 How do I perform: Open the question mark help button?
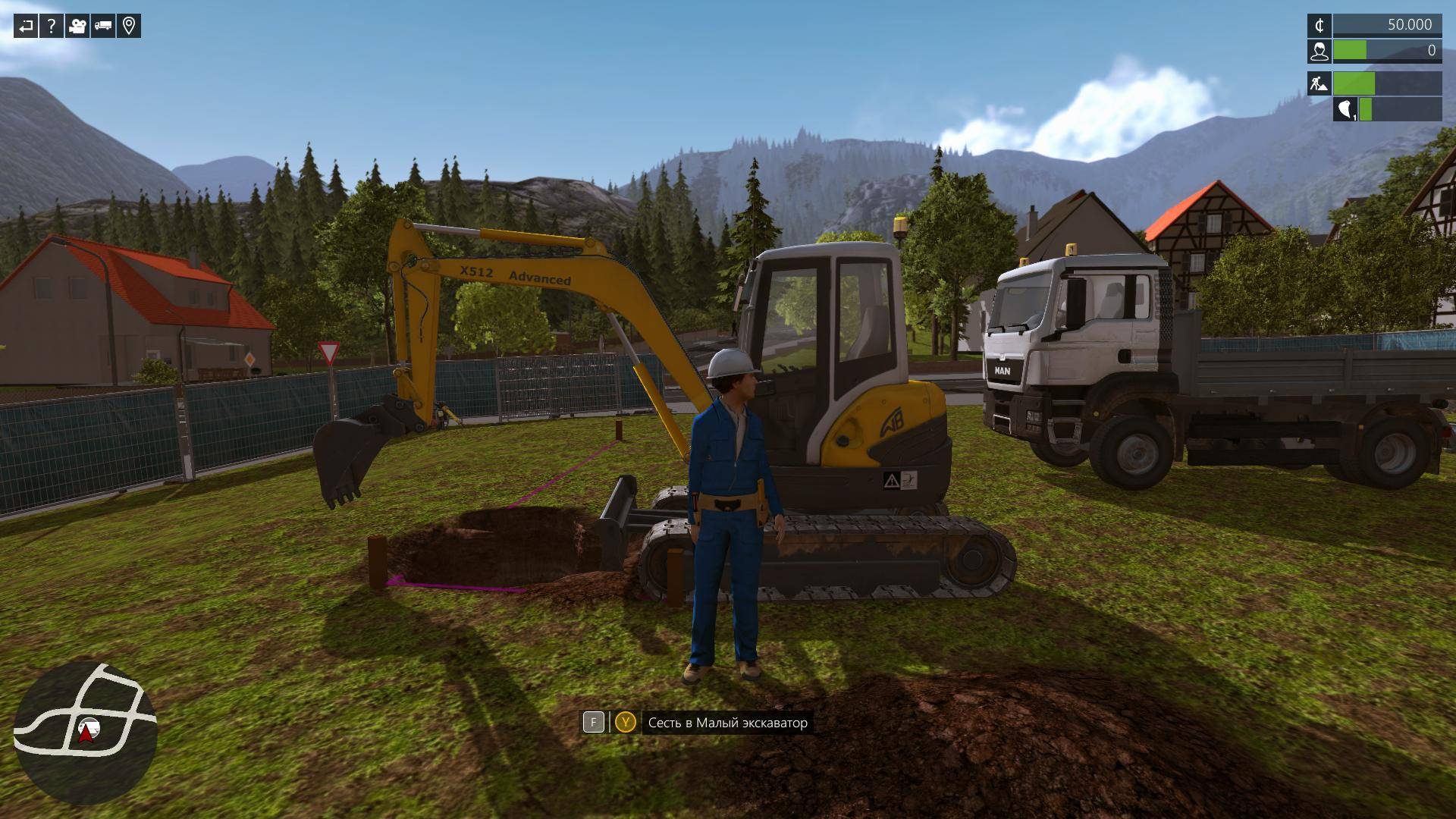coord(51,27)
